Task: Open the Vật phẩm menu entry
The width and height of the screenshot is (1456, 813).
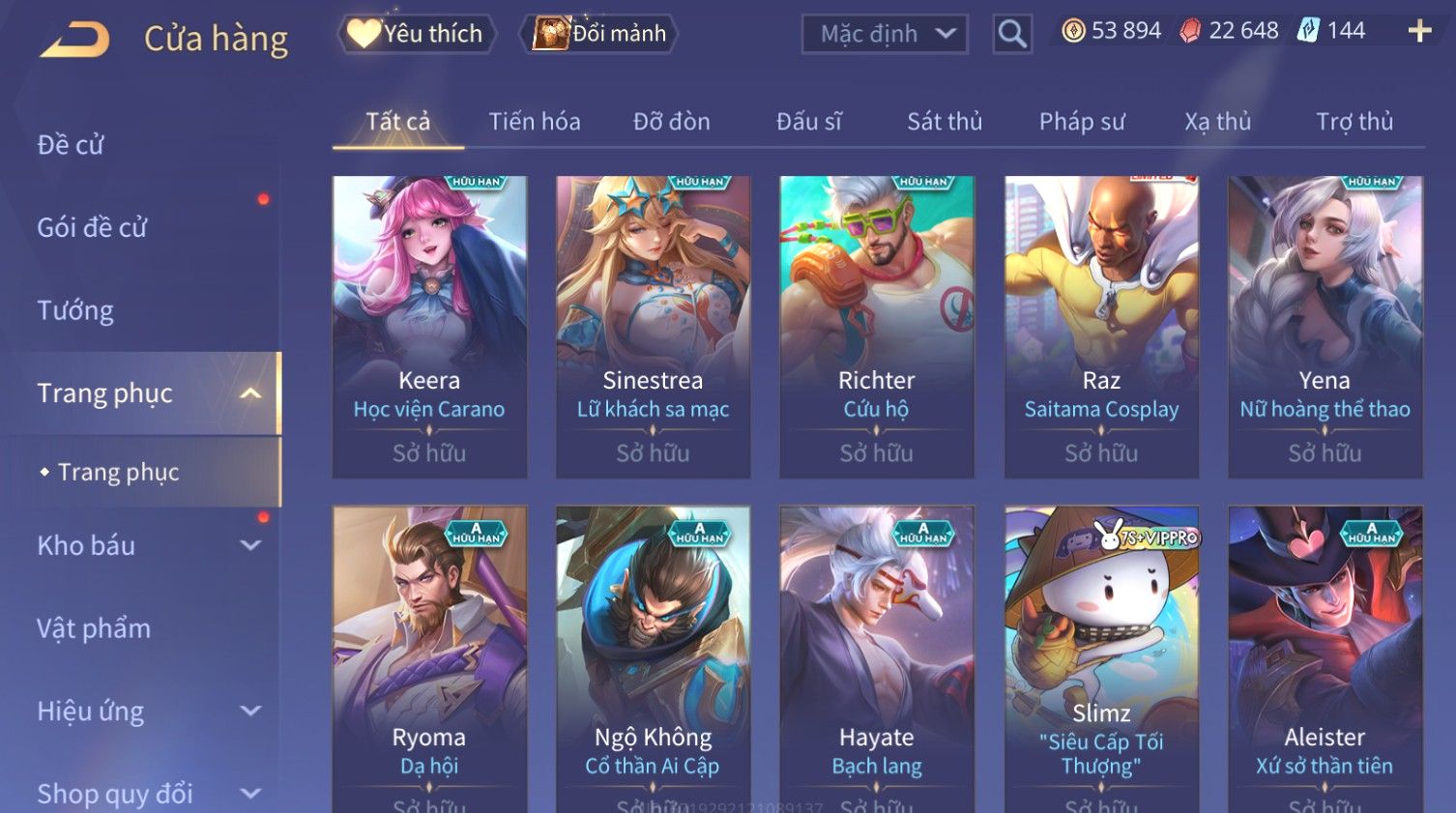Action: click(x=94, y=628)
